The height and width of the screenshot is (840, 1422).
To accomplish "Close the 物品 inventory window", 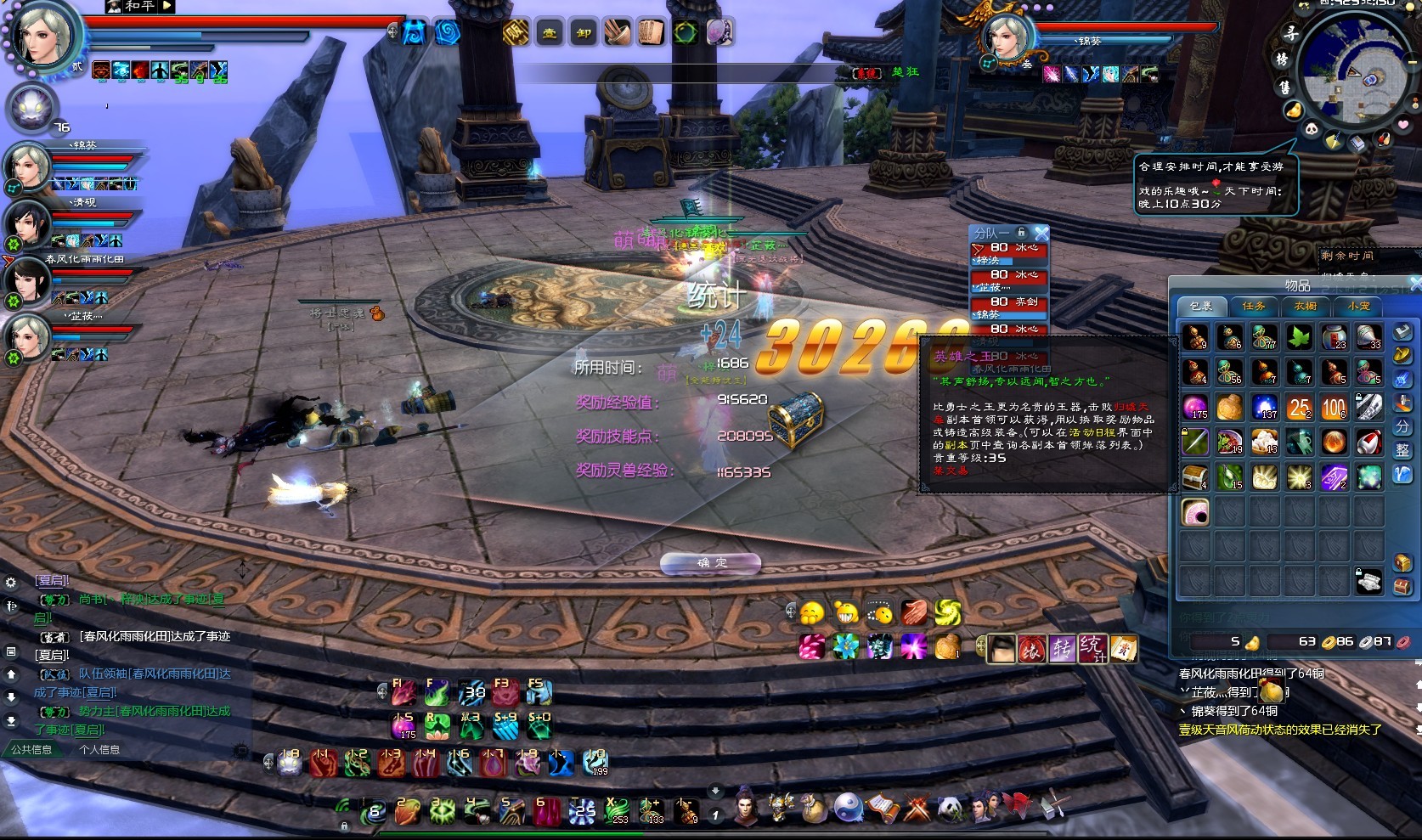I will 1415,285.
